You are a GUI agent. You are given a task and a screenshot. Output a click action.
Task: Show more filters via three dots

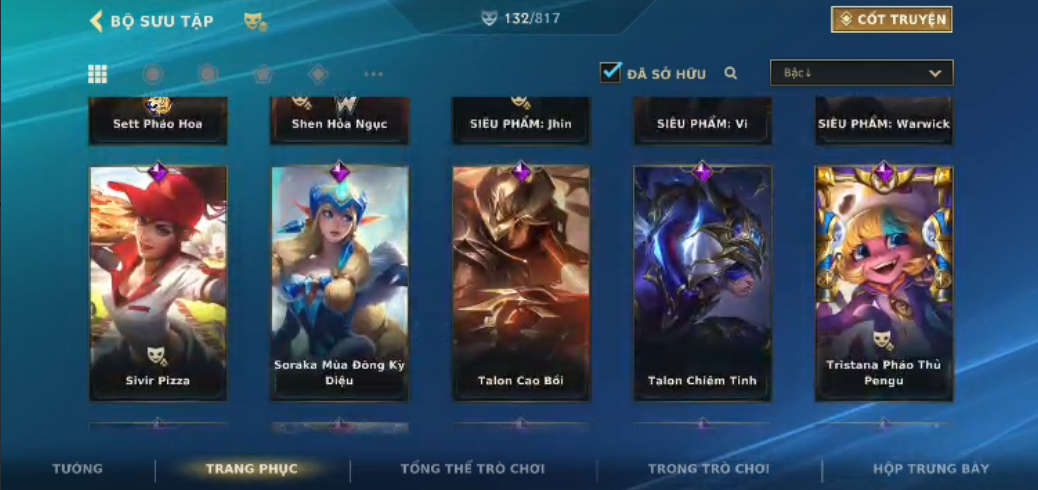pos(373,74)
